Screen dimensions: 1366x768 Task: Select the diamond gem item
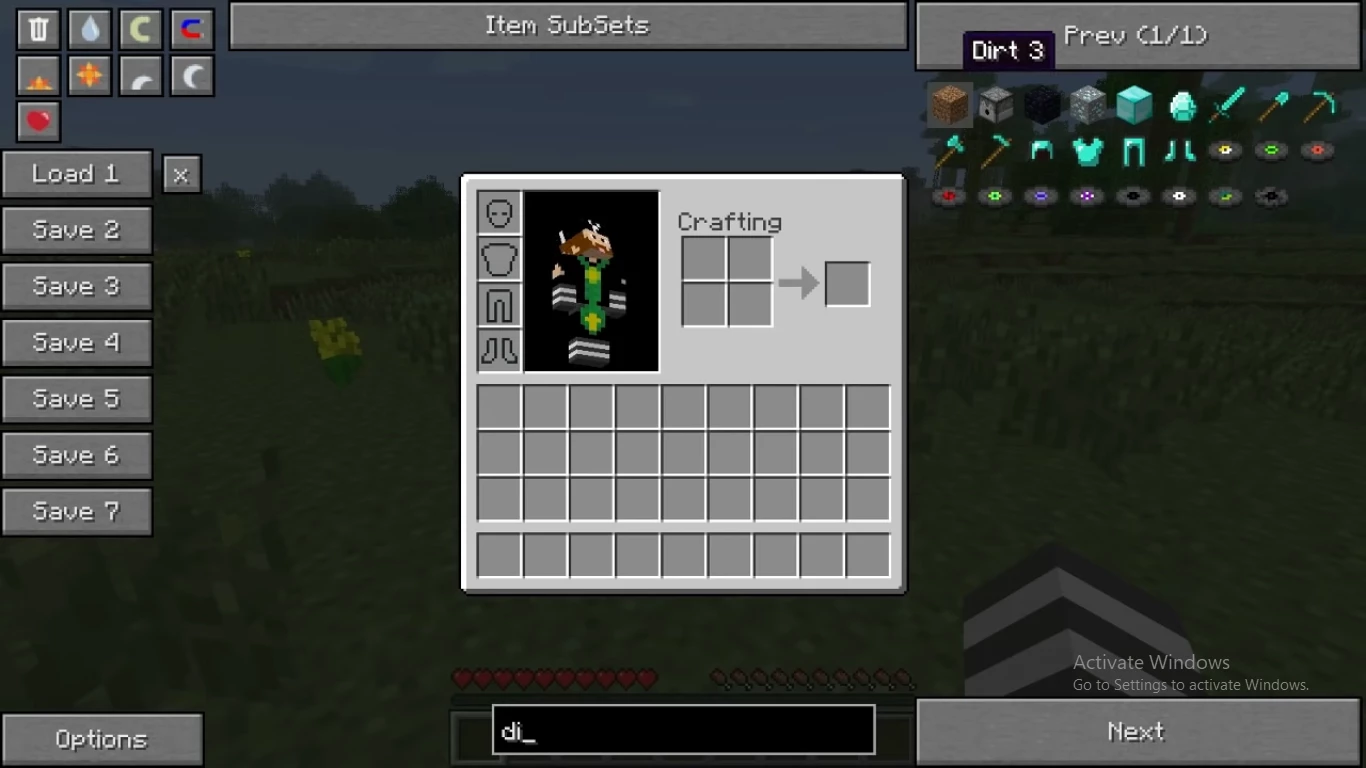[x=1181, y=105]
